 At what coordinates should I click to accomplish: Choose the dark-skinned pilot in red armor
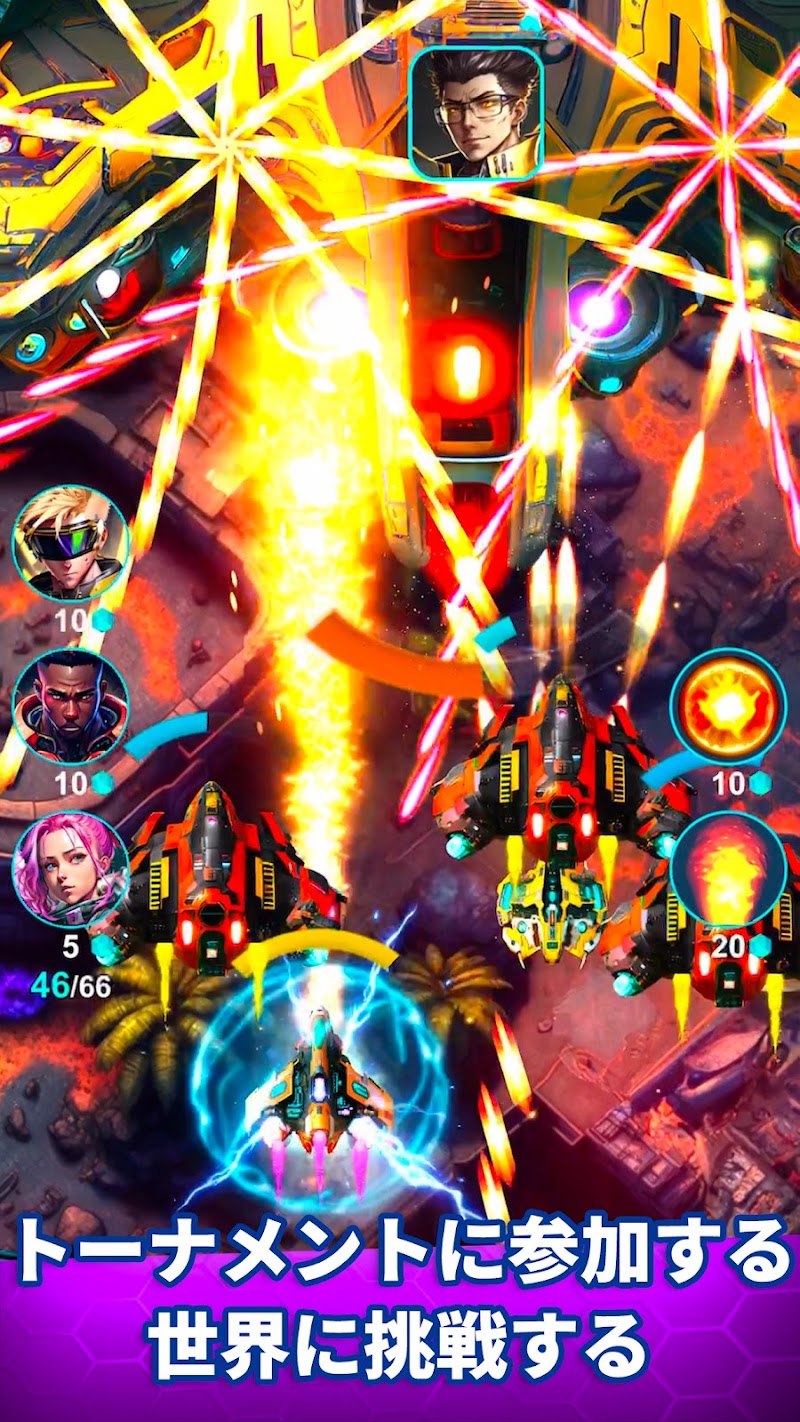[x=70, y=706]
